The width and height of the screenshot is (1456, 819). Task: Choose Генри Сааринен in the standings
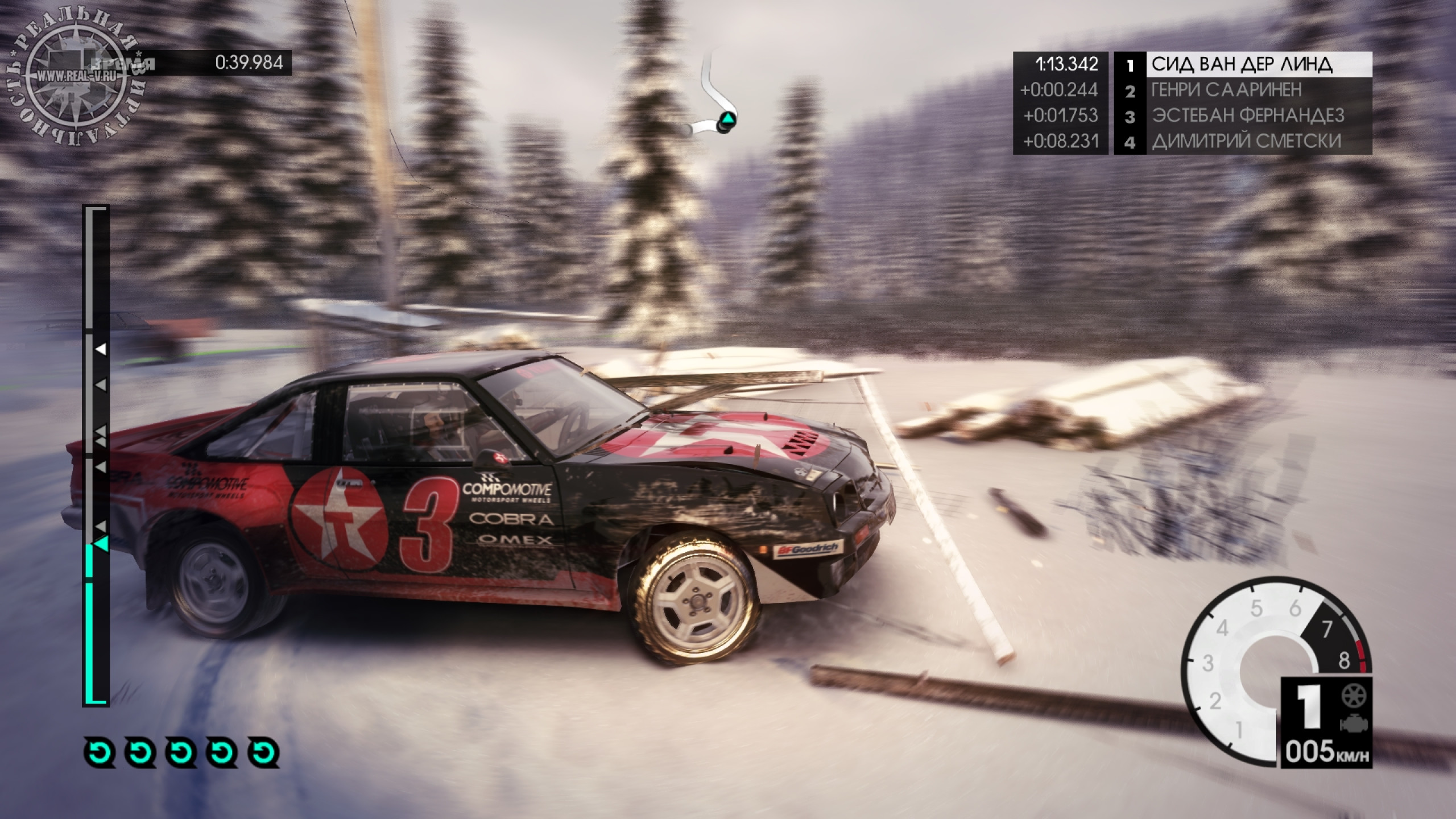(x=1242, y=90)
